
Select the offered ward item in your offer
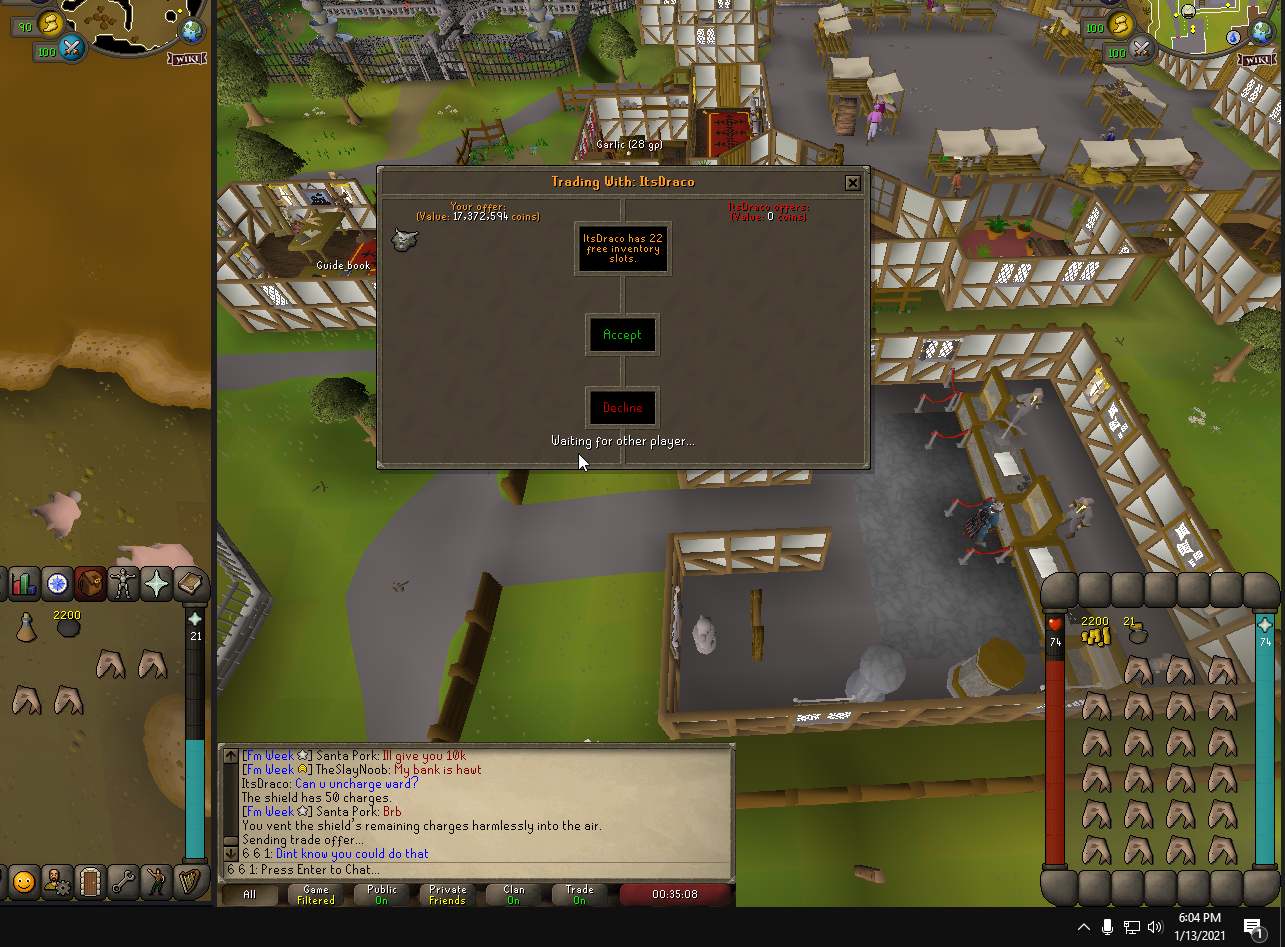click(x=405, y=239)
